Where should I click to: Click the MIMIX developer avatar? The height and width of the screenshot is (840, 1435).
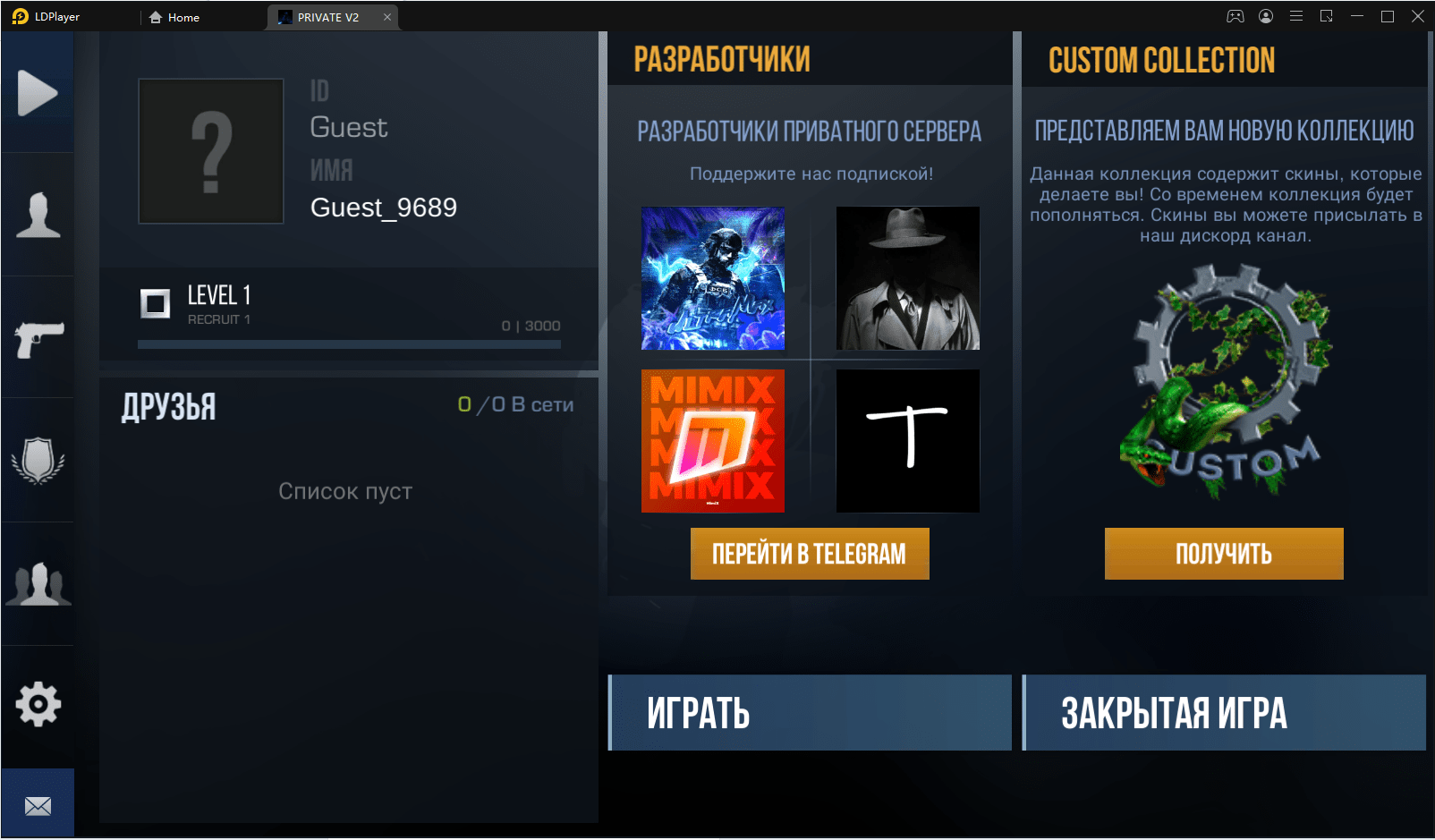[x=712, y=440]
